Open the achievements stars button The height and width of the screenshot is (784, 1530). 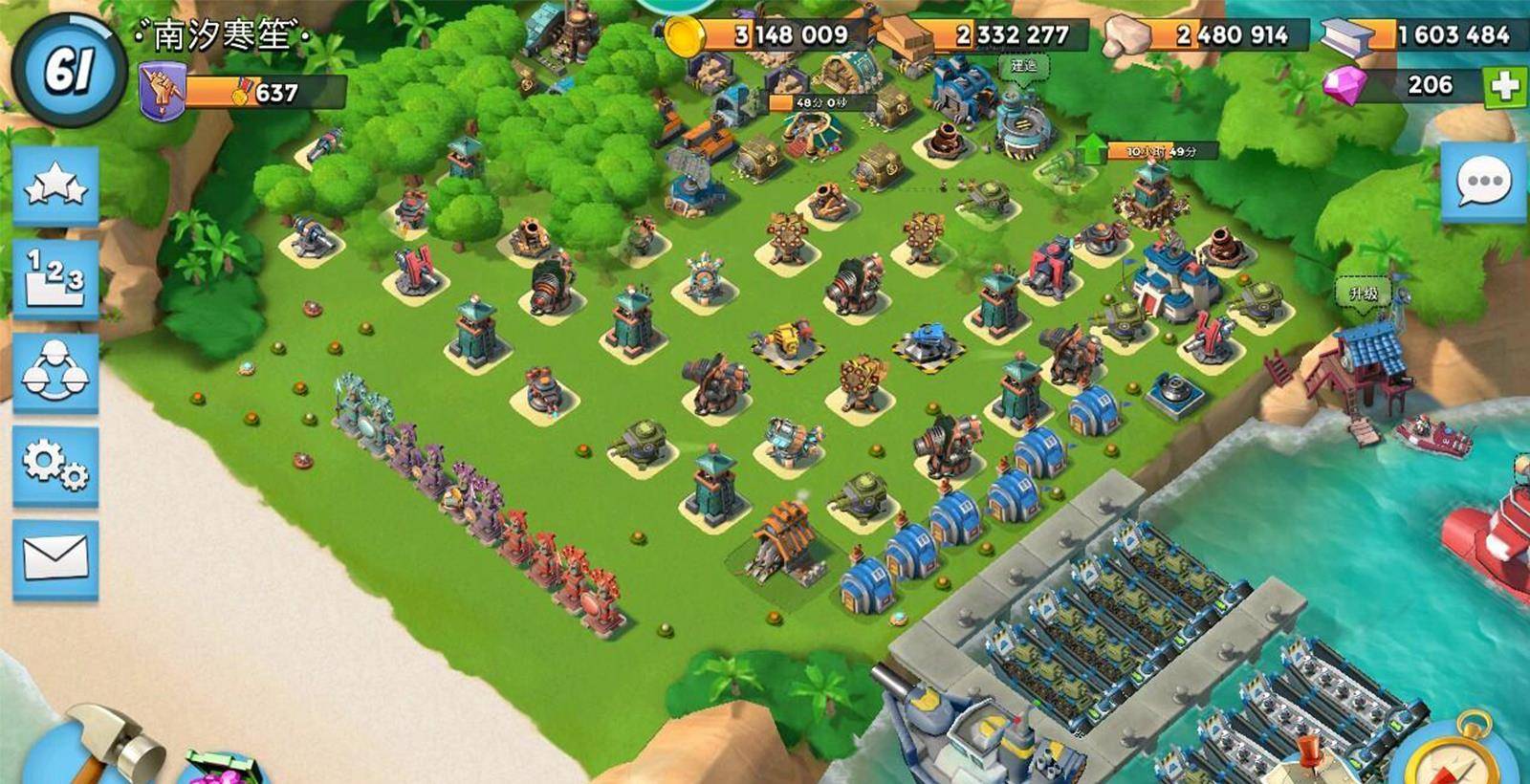click(55, 185)
